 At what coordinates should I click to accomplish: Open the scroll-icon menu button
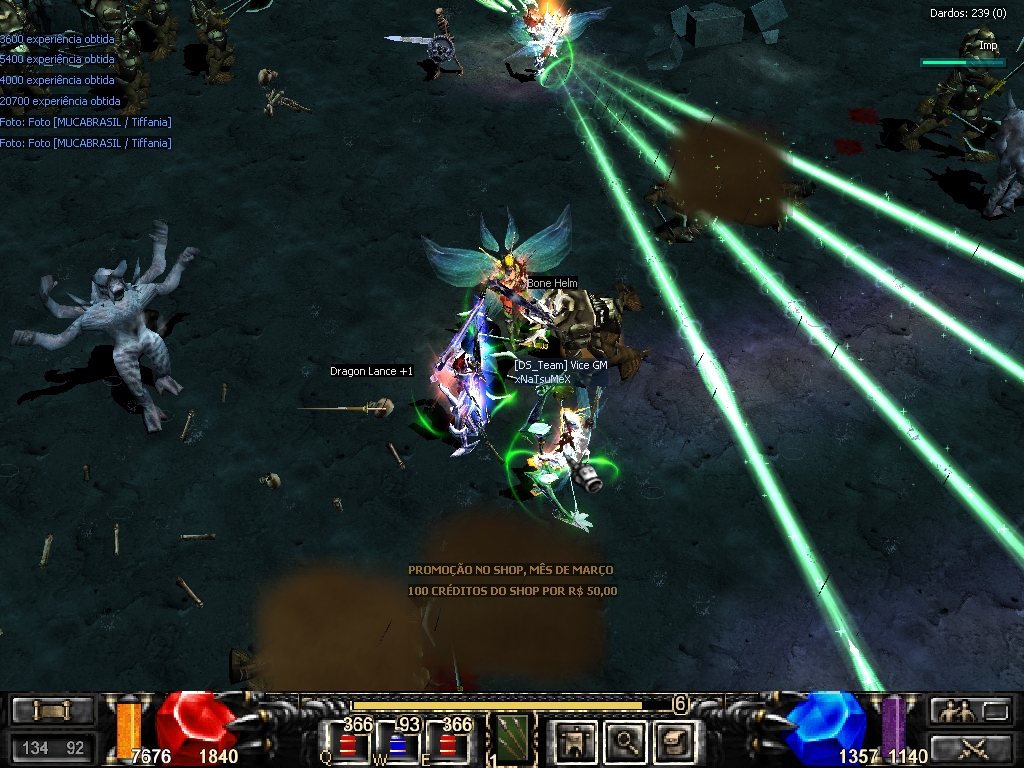pos(53,711)
